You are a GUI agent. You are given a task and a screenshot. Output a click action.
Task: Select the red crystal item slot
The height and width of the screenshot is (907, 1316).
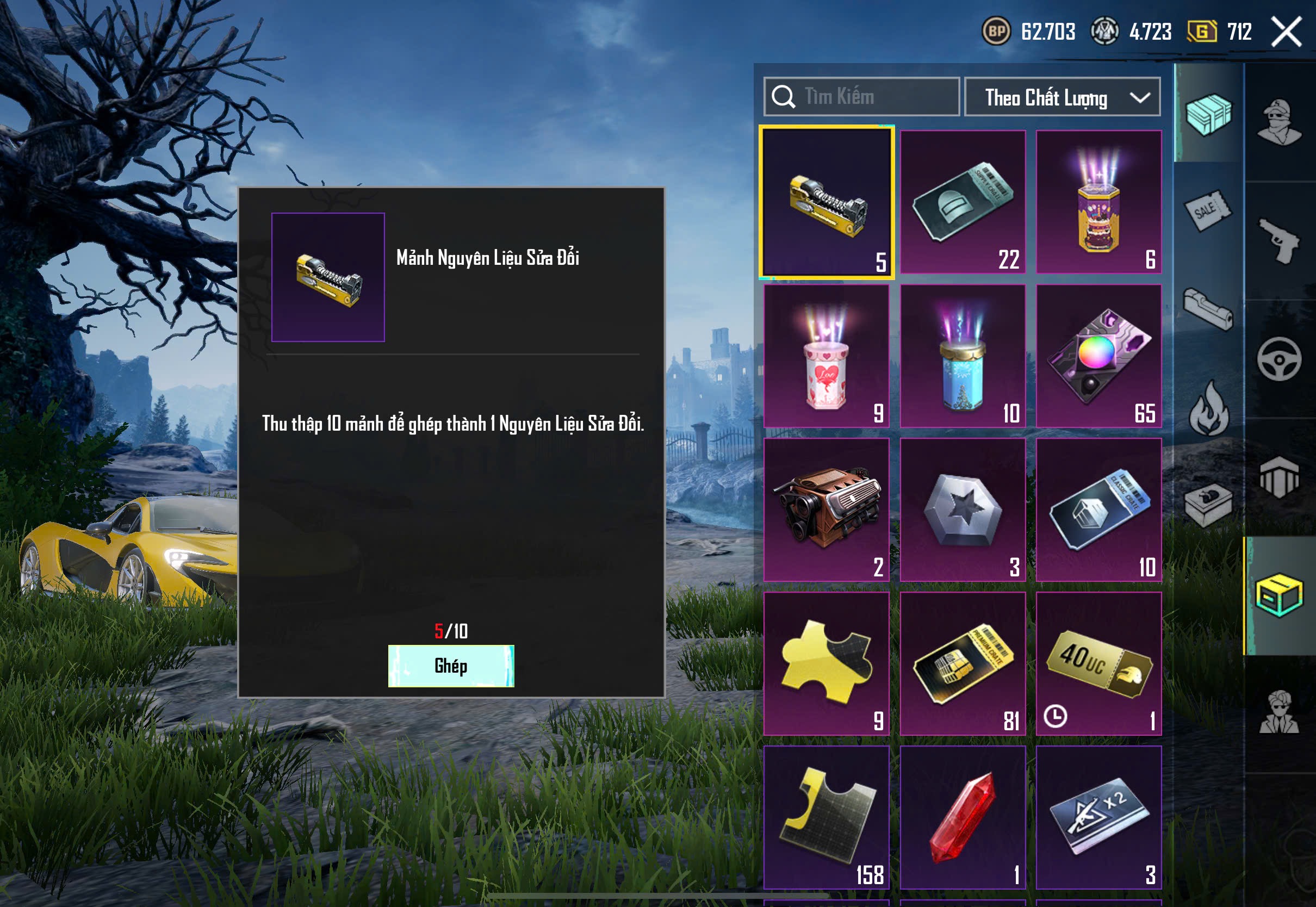tap(963, 817)
